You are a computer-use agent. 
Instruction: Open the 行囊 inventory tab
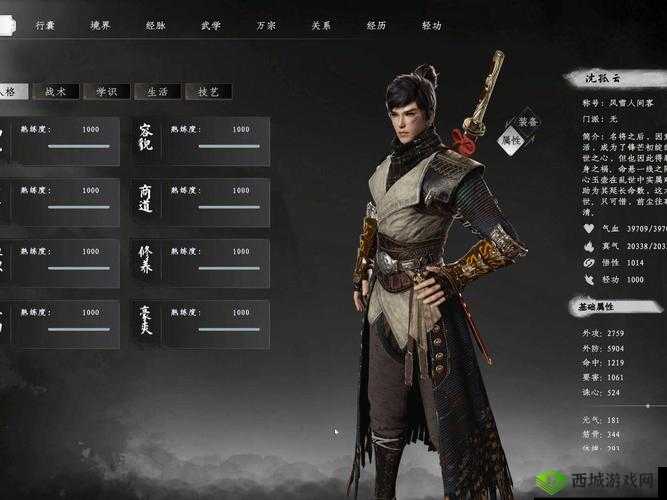(46, 25)
